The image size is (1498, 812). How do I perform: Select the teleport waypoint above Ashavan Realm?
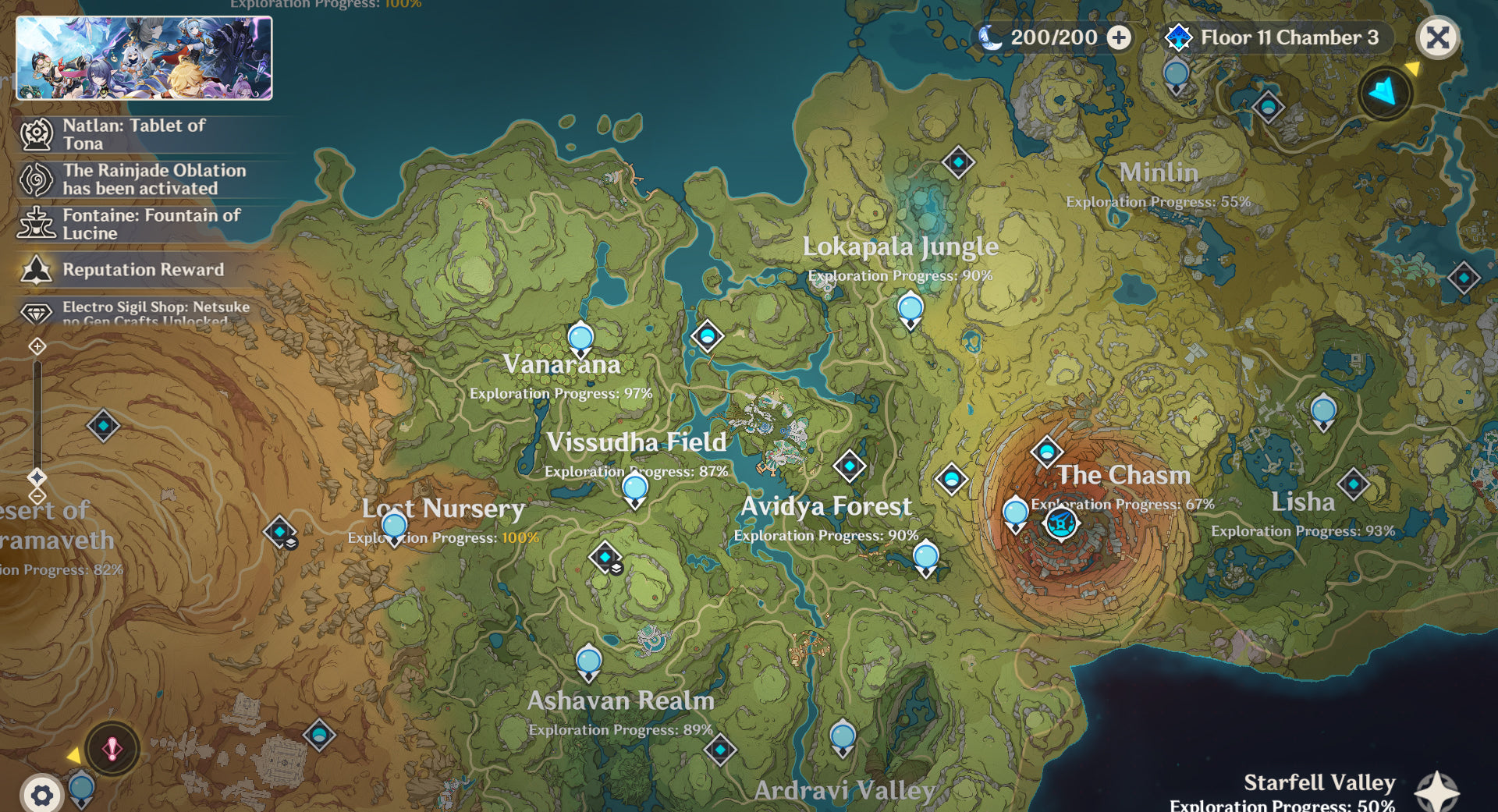(588, 662)
